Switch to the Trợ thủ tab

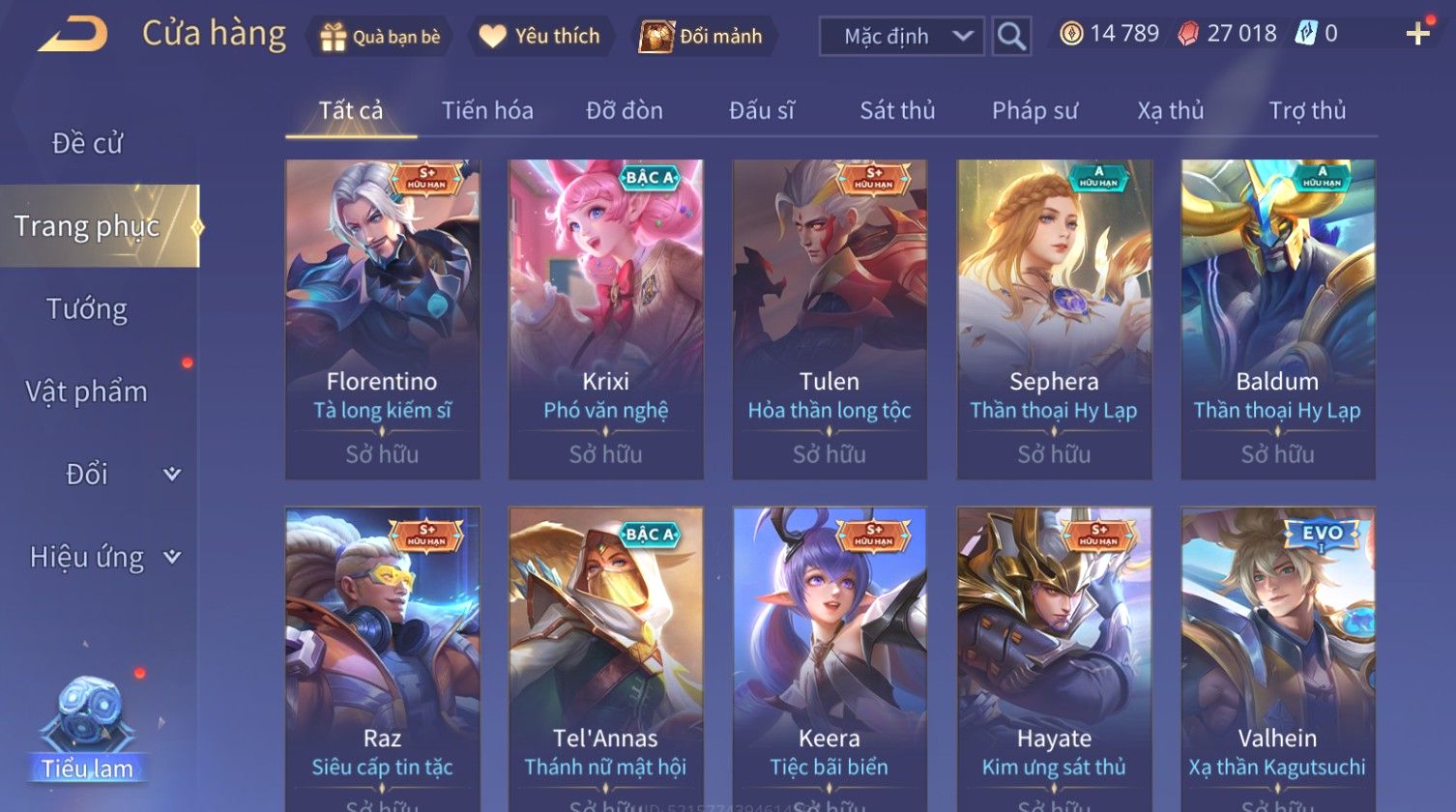point(1307,111)
